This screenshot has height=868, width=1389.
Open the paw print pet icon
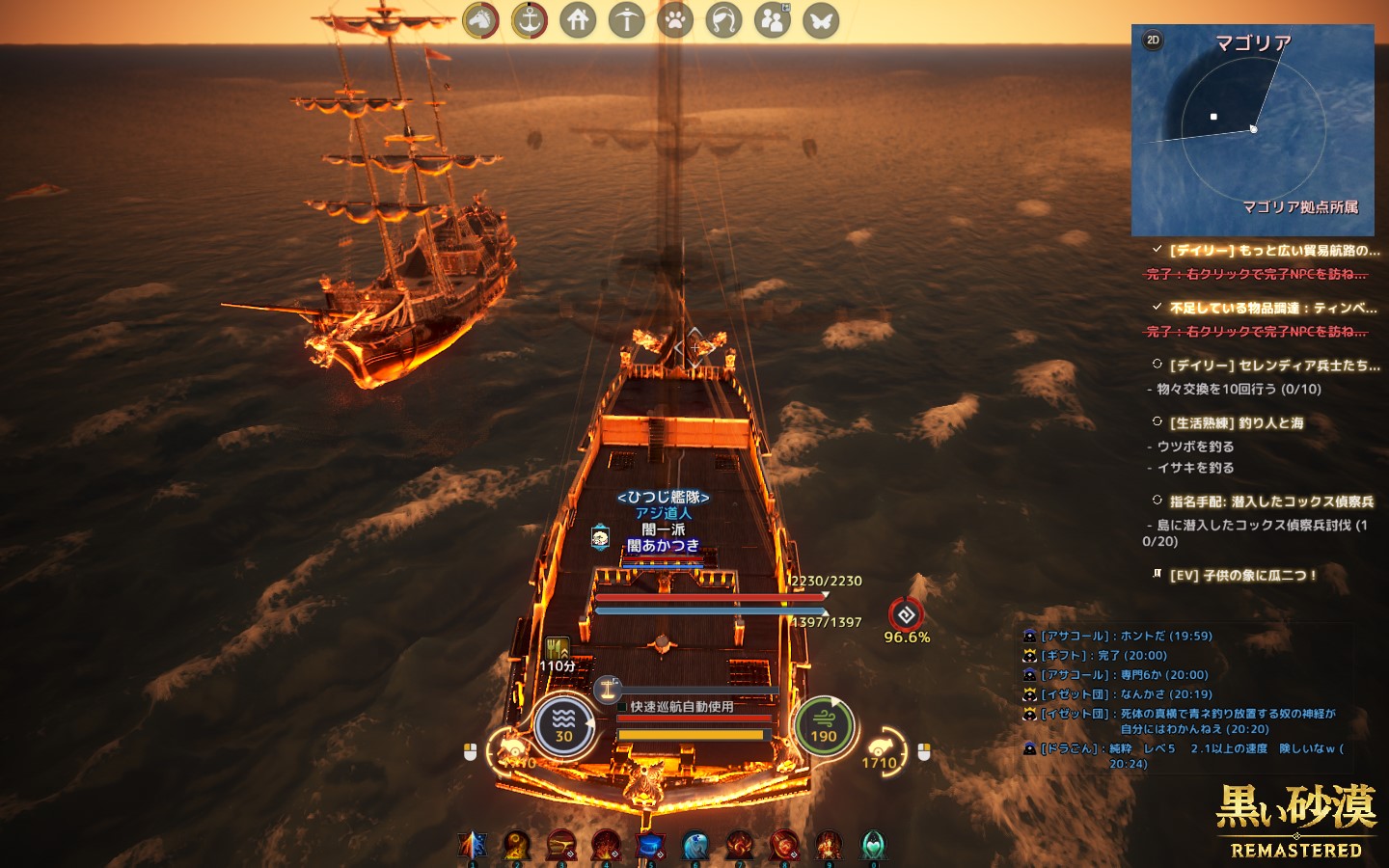coord(675,20)
